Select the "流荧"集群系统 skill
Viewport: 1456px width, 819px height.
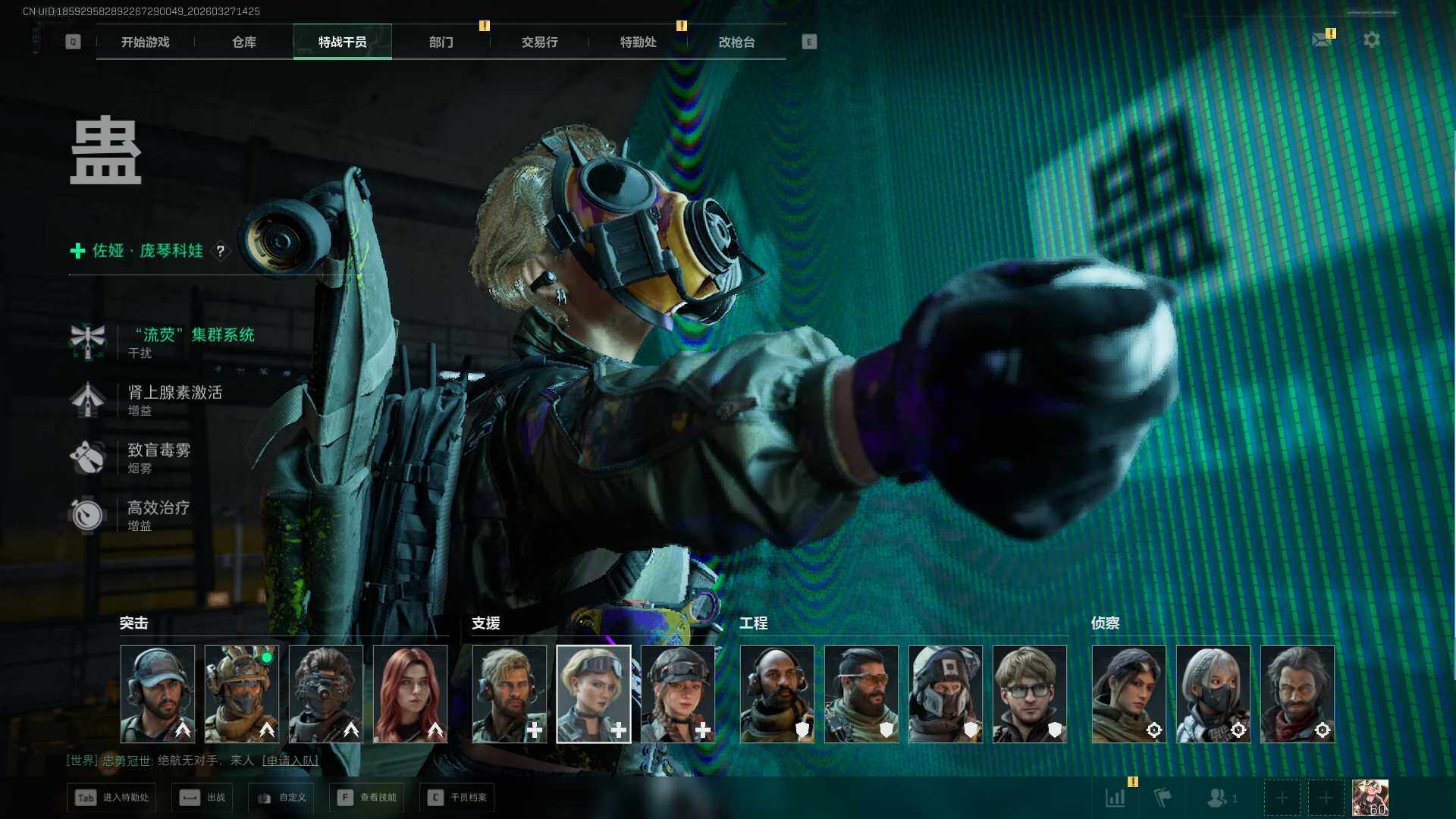point(193,335)
